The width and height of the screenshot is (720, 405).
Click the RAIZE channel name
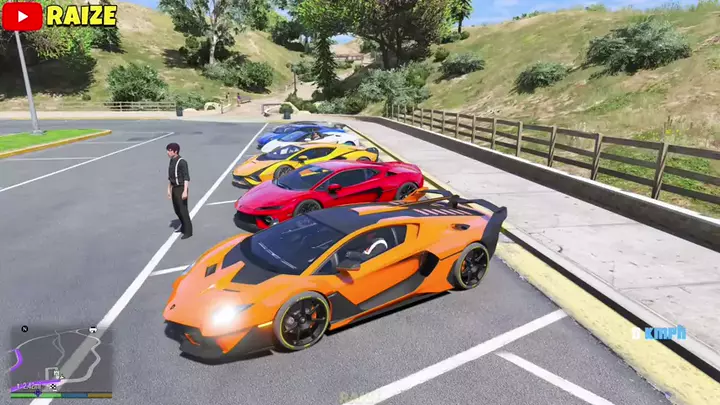click(x=81, y=15)
